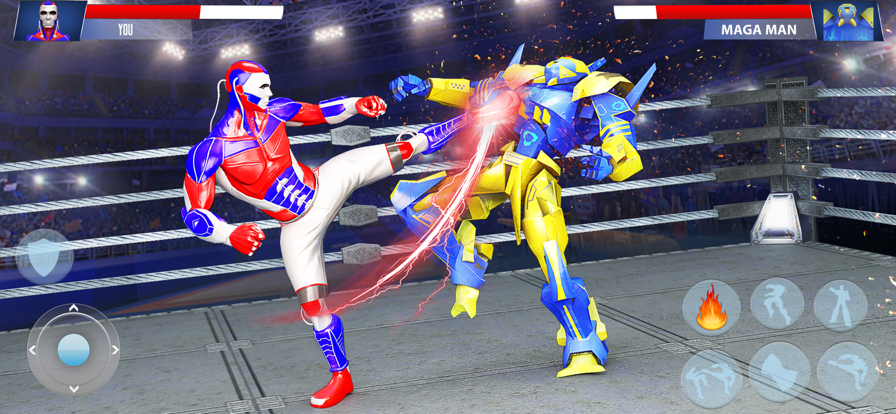Tap the blue joystick center knob
This screenshot has height=414, width=896.
73,350
